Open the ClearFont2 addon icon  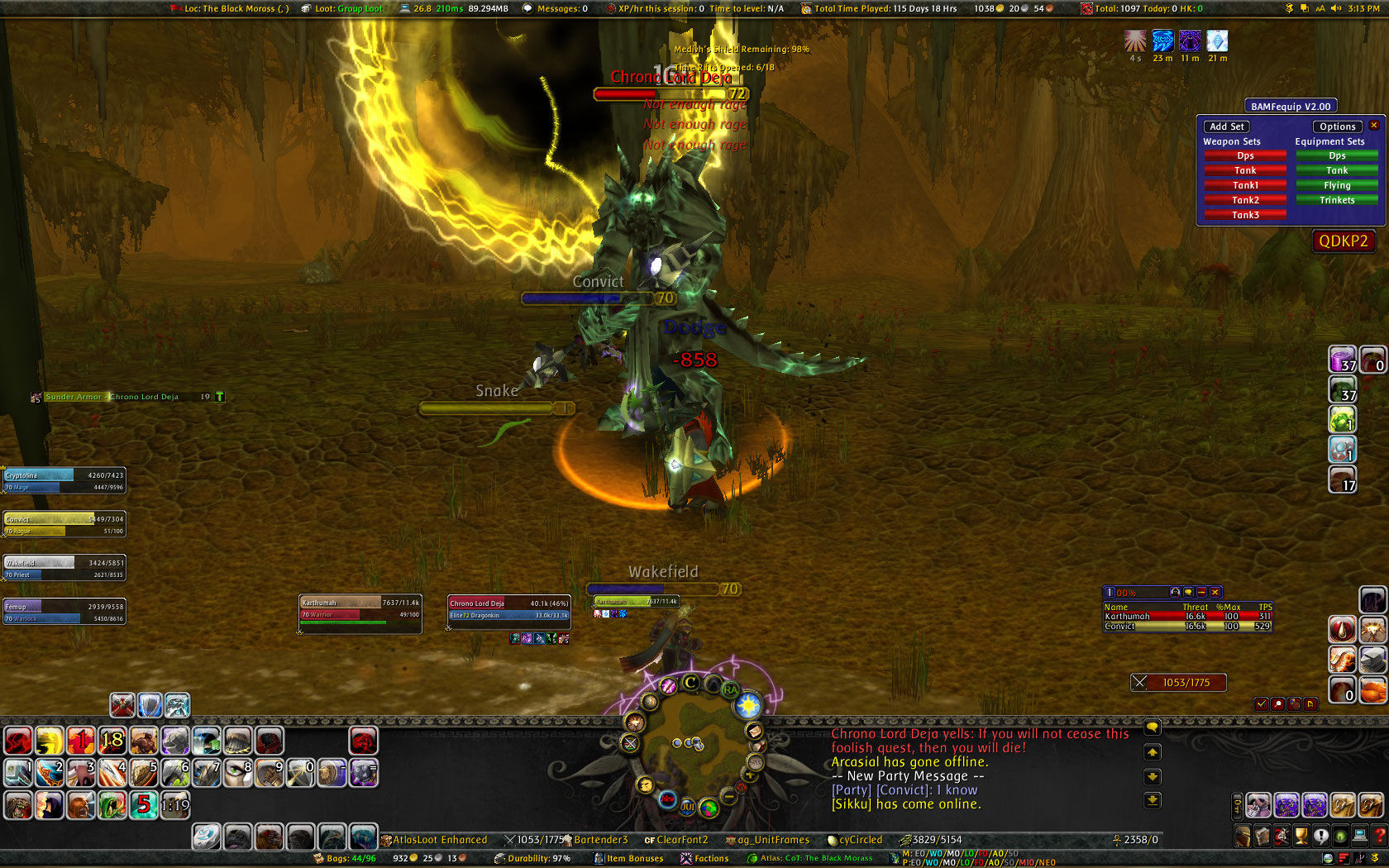(x=681, y=839)
